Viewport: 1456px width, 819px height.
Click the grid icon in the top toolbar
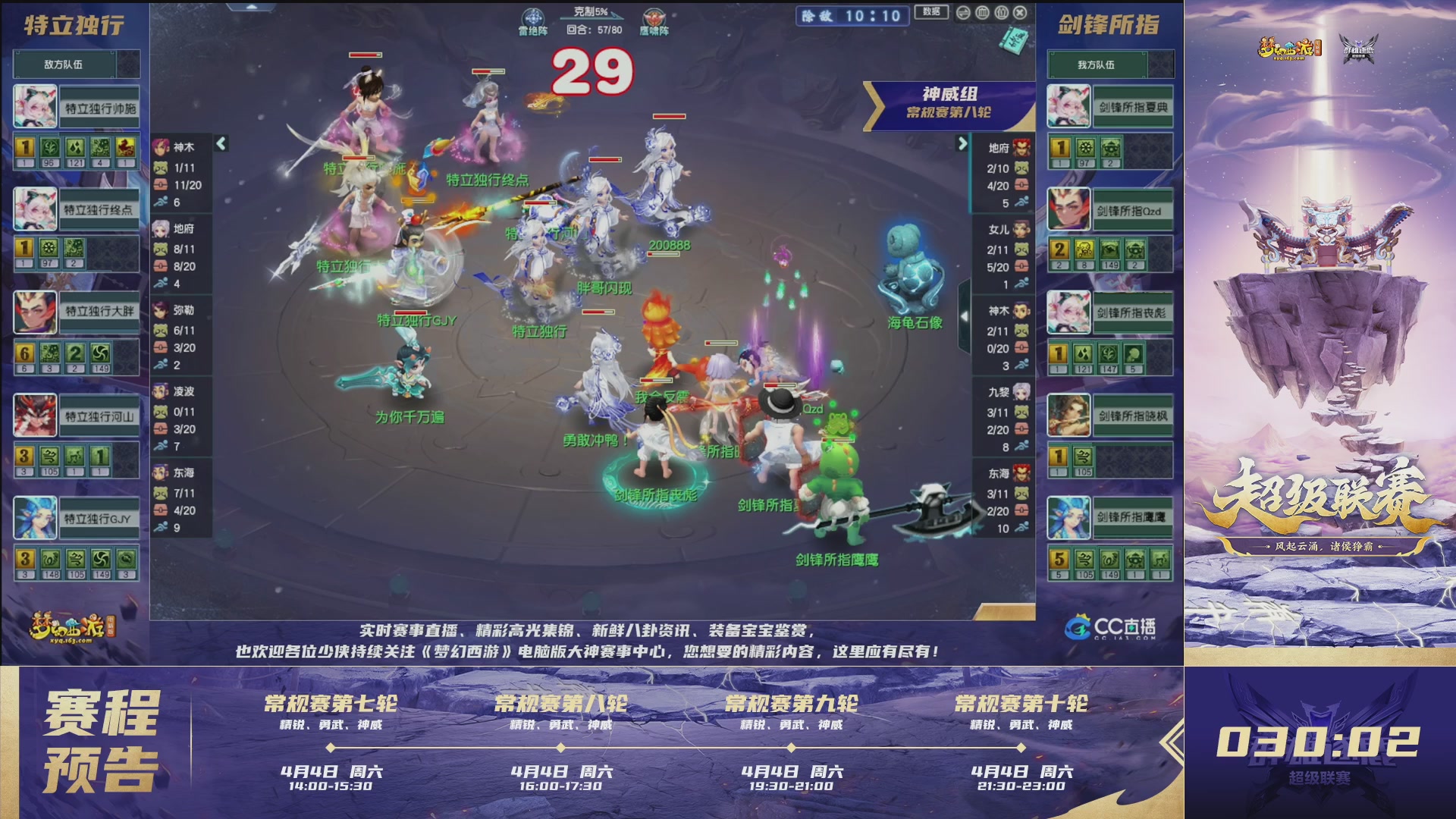click(983, 12)
